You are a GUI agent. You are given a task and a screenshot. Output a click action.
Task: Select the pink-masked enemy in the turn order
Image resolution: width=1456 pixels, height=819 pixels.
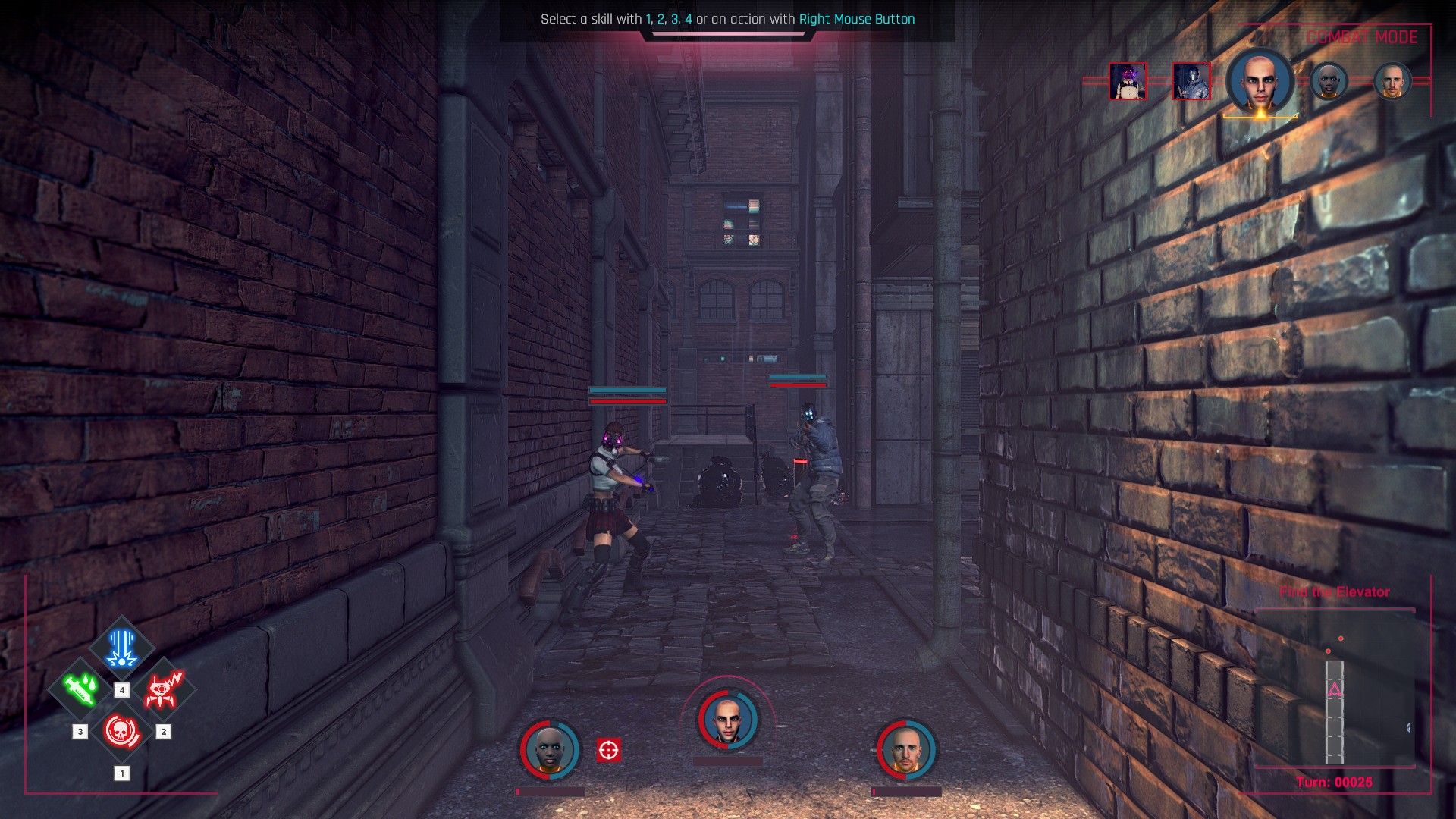click(x=1128, y=81)
